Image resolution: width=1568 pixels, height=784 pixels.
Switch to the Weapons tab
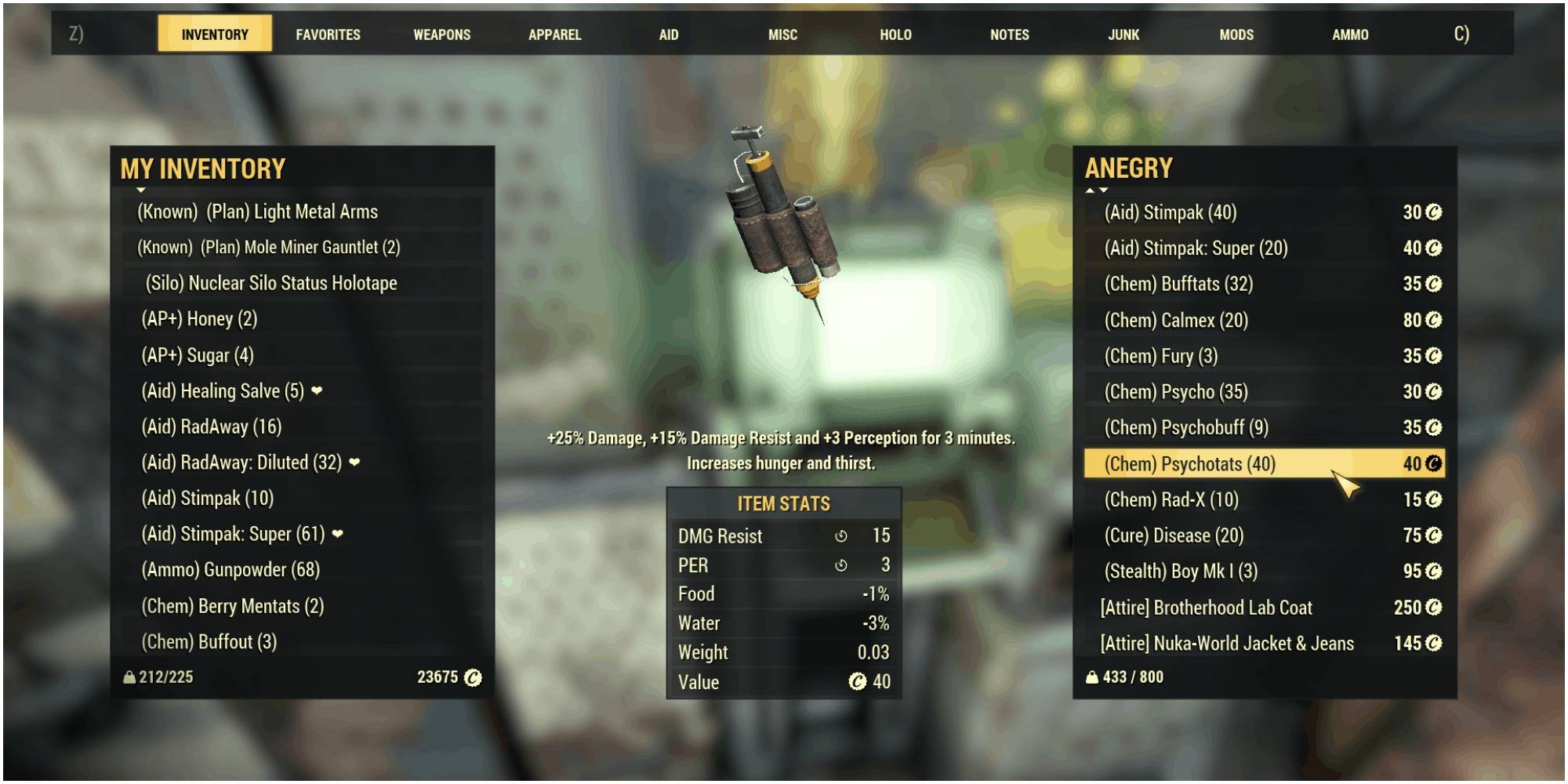tap(442, 34)
